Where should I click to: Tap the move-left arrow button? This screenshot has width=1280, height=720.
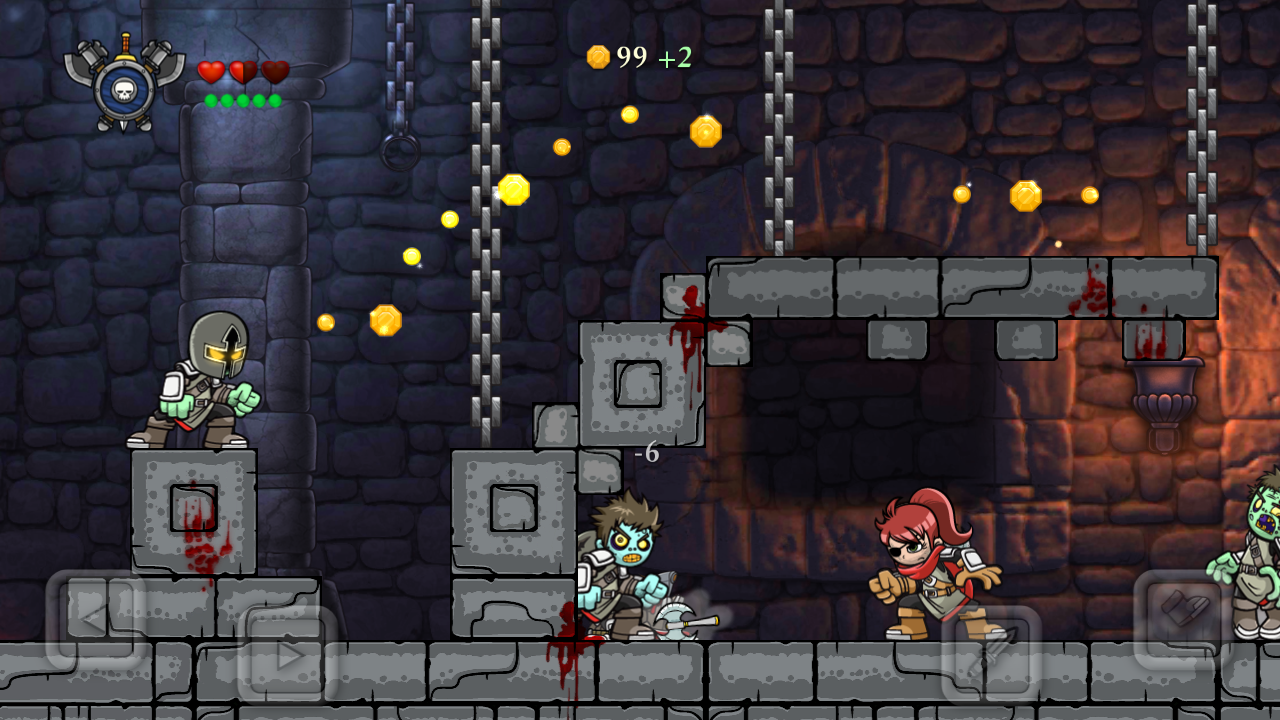pos(96,618)
